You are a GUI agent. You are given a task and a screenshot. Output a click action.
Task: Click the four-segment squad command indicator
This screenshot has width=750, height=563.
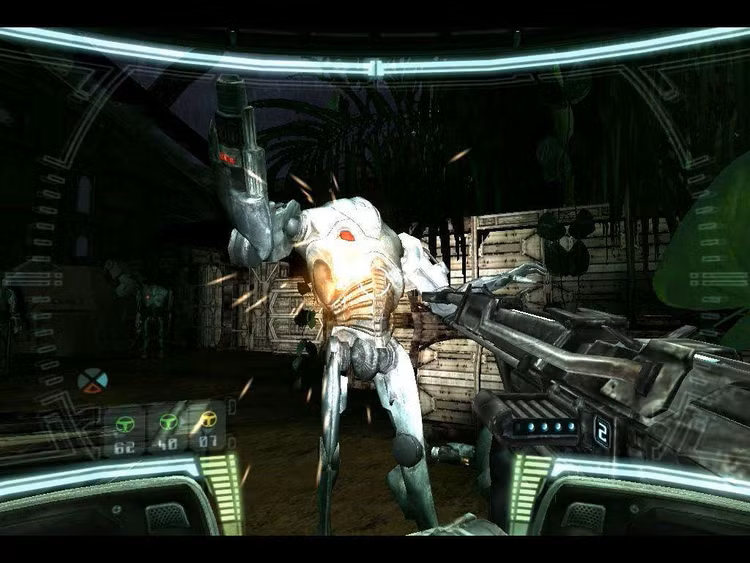(x=92, y=381)
